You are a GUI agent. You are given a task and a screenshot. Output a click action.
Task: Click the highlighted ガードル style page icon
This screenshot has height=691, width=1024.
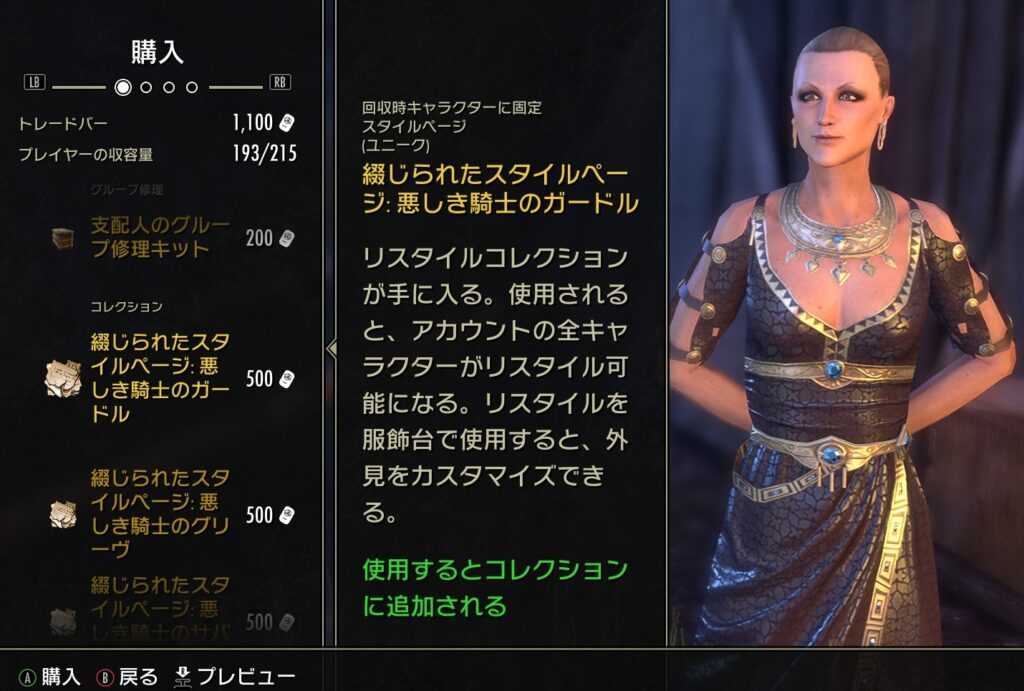pos(64,378)
